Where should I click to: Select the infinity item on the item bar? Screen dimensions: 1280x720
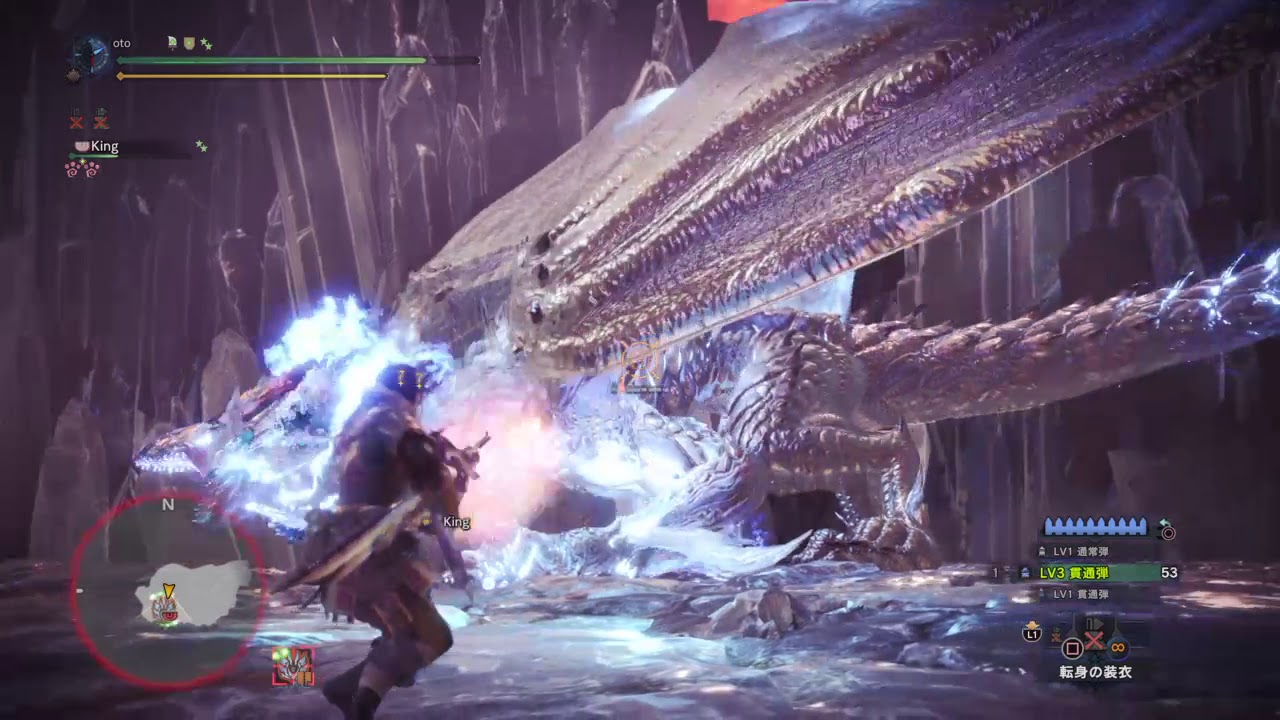[1118, 647]
